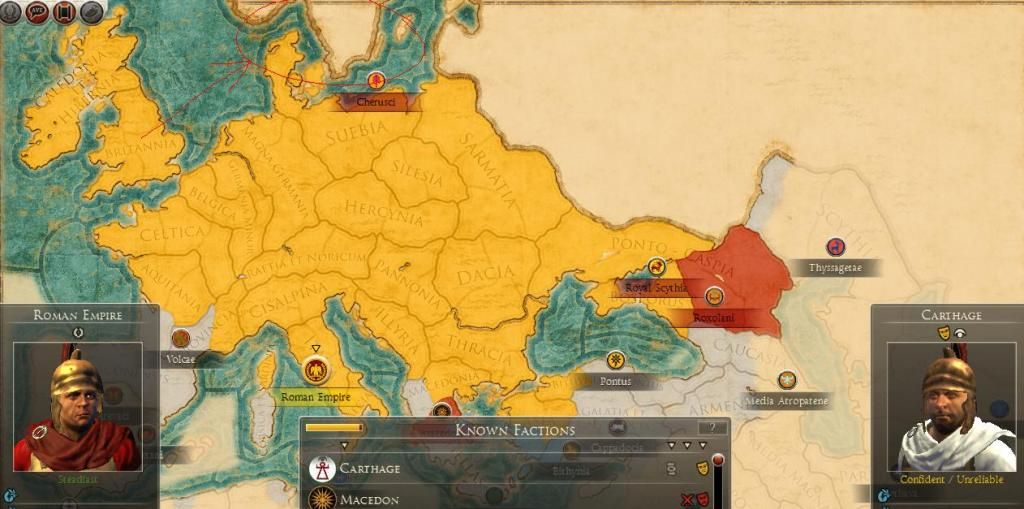1024x509 pixels.
Task: Click the grey laurel bust icon
Action: (x=12, y=12)
